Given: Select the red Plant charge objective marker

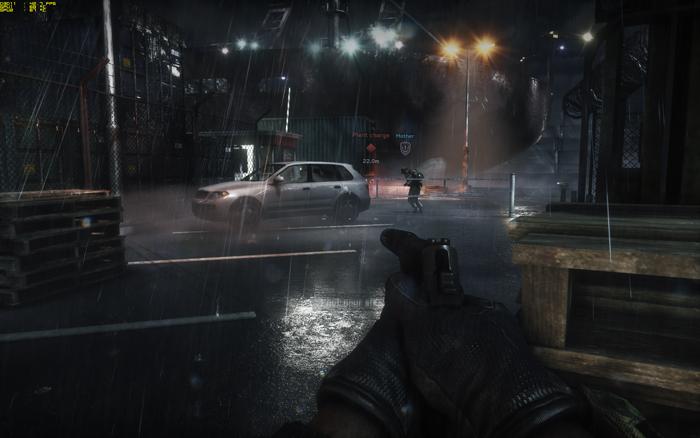Looking at the screenshot, I should [370, 147].
